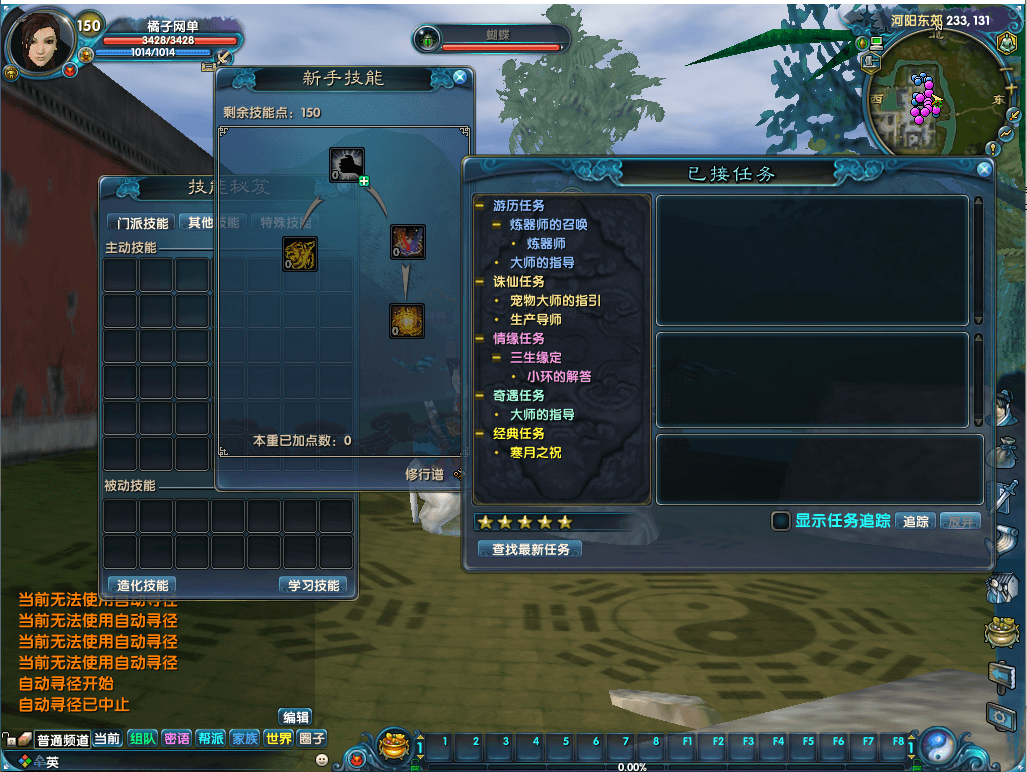Viewport: 1027px width, 772px height.
Task: Click 查找最新任务 button
Action: 531,549
